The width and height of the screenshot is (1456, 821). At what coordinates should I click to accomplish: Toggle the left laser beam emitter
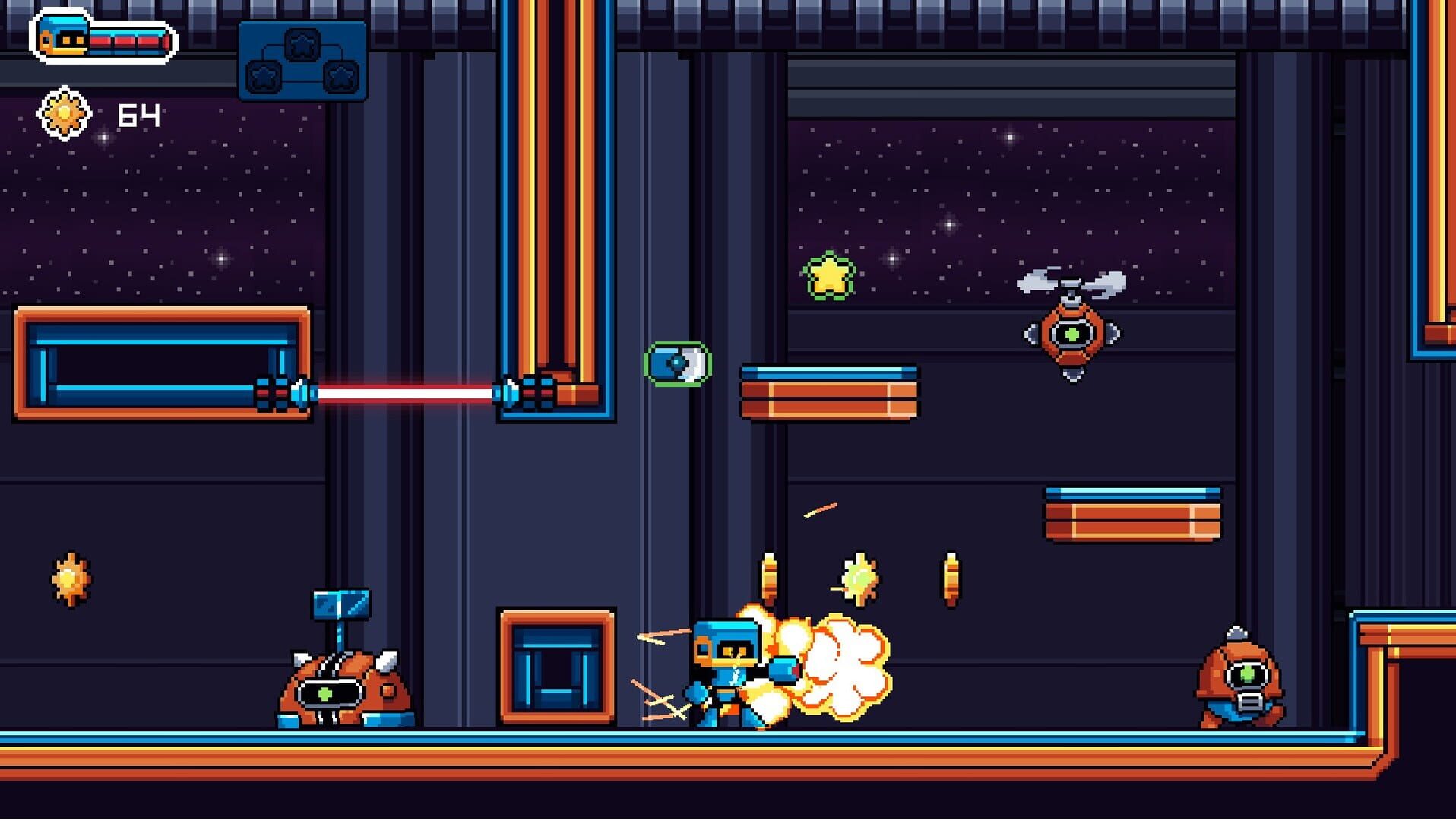tap(289, 393)
